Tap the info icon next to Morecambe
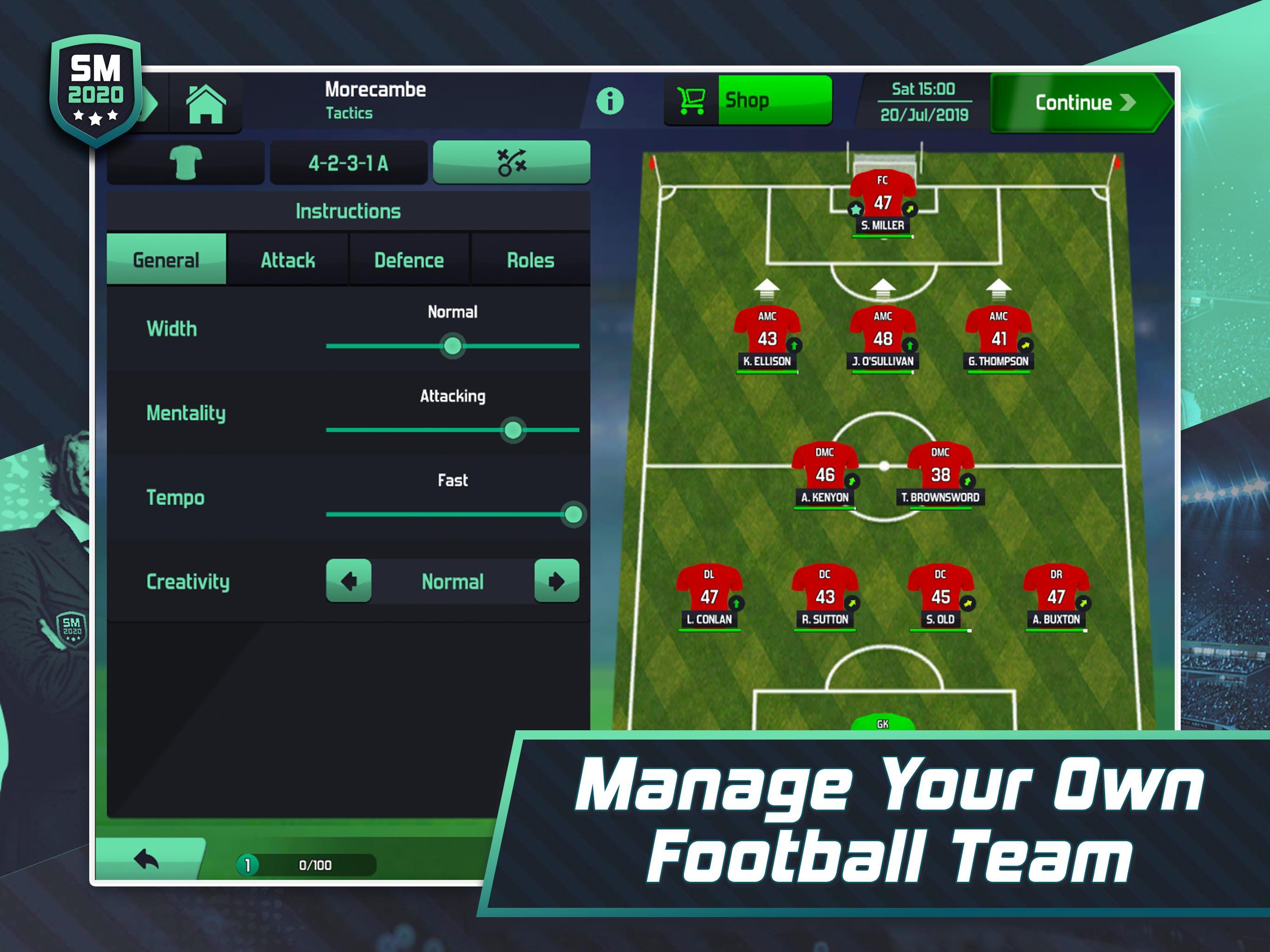Viewport: 1270px width, 952px height. [610, 100]
